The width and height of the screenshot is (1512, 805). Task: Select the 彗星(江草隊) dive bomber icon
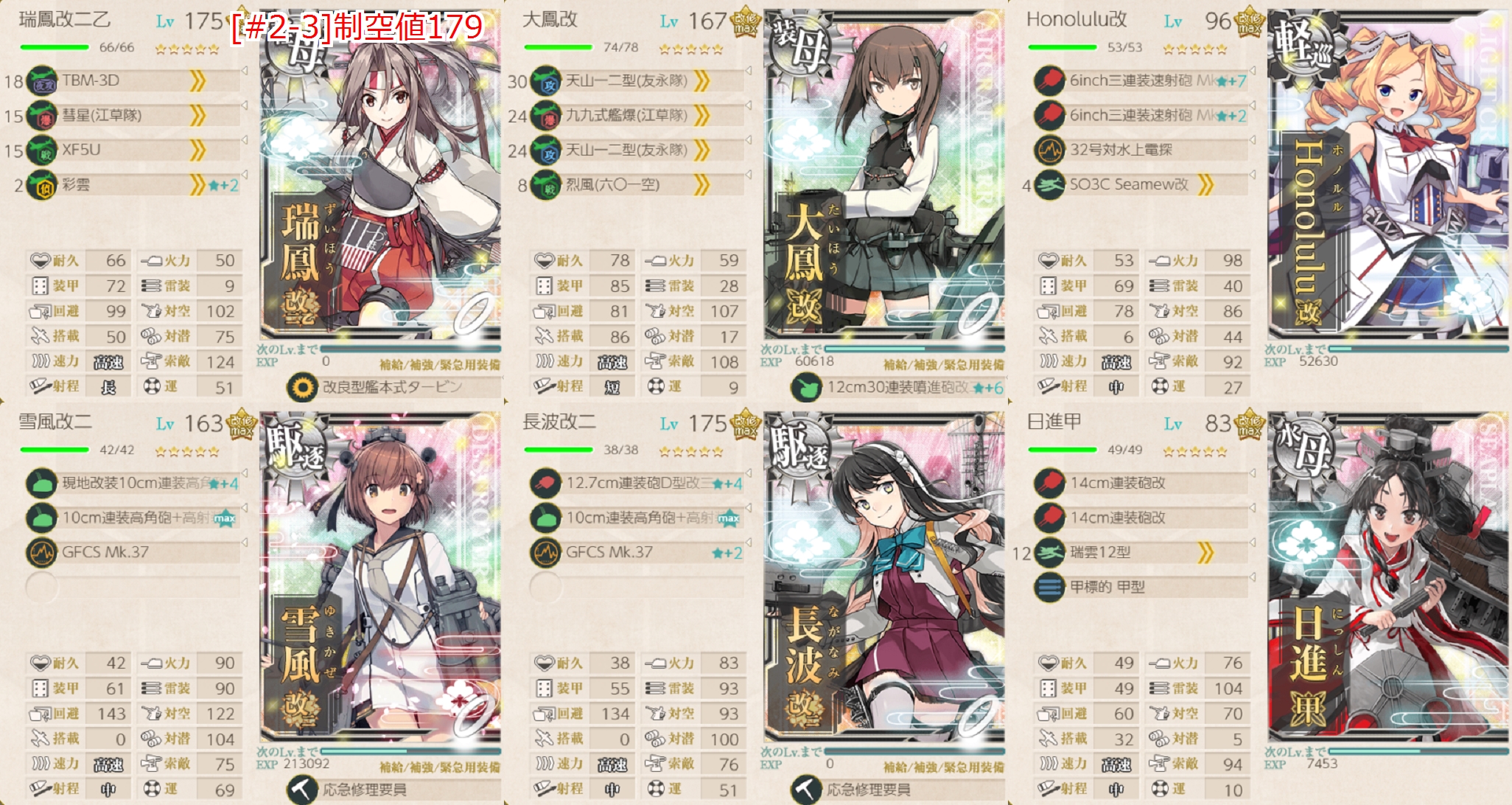coord(42,116)
